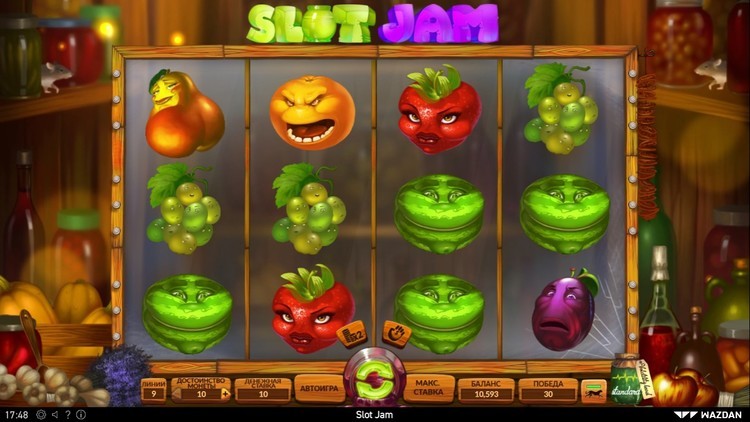Toggle the running horse speed mode button

[594, 391]
